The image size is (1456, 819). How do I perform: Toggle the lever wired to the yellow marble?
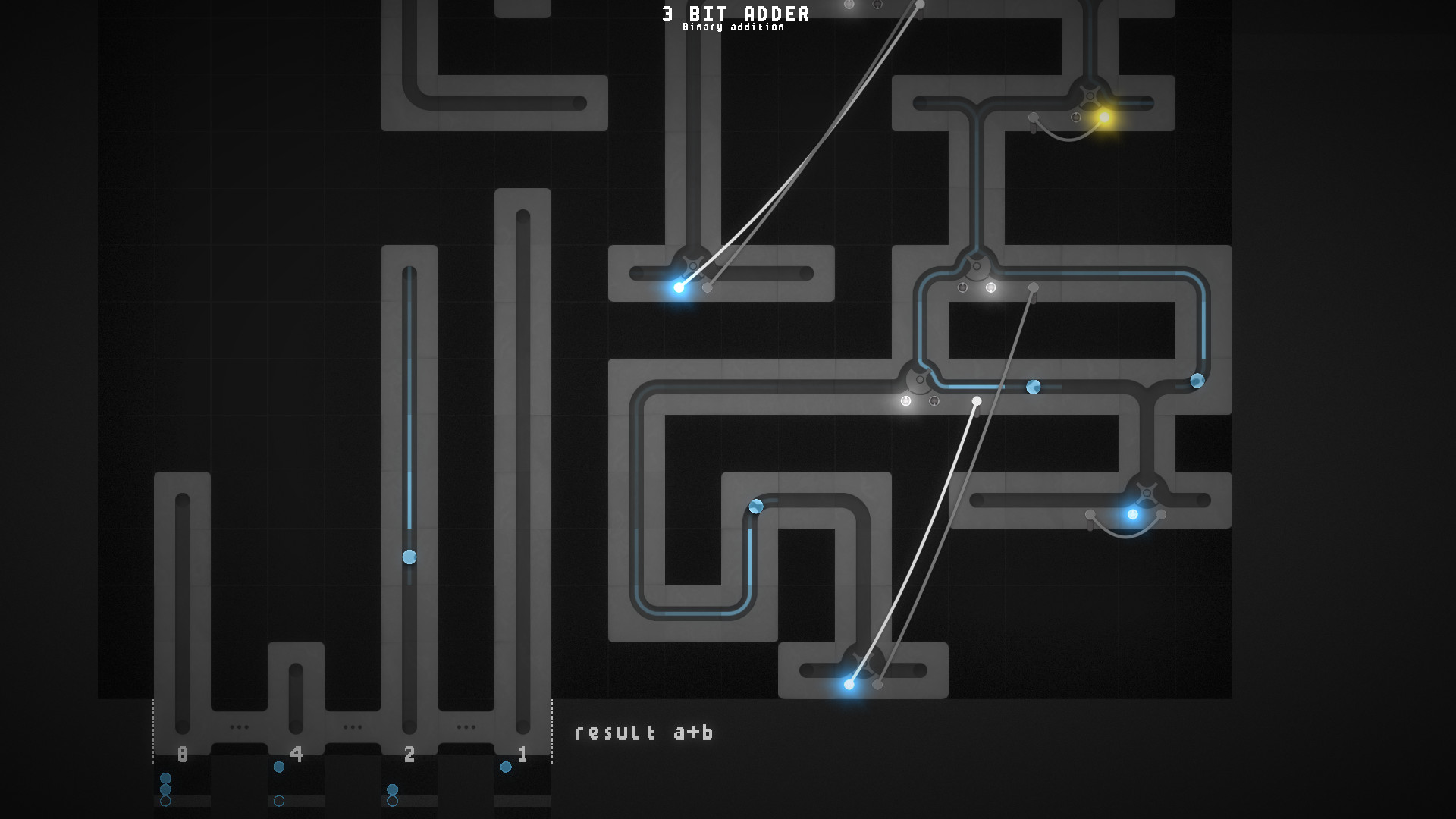click(1034, 116)
